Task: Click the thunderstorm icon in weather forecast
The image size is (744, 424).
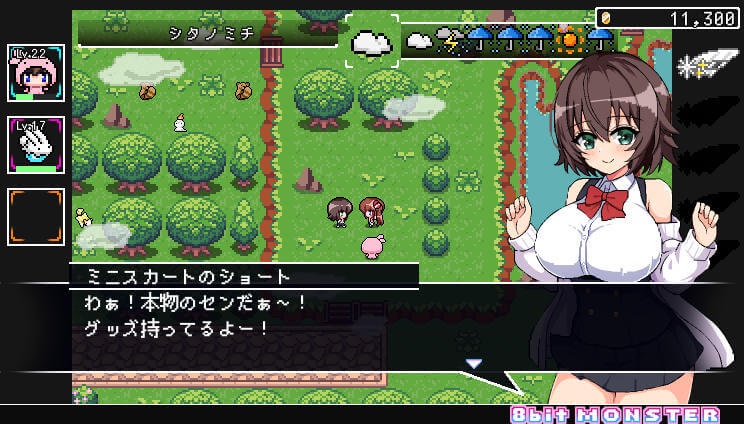Action: [449, 40]
